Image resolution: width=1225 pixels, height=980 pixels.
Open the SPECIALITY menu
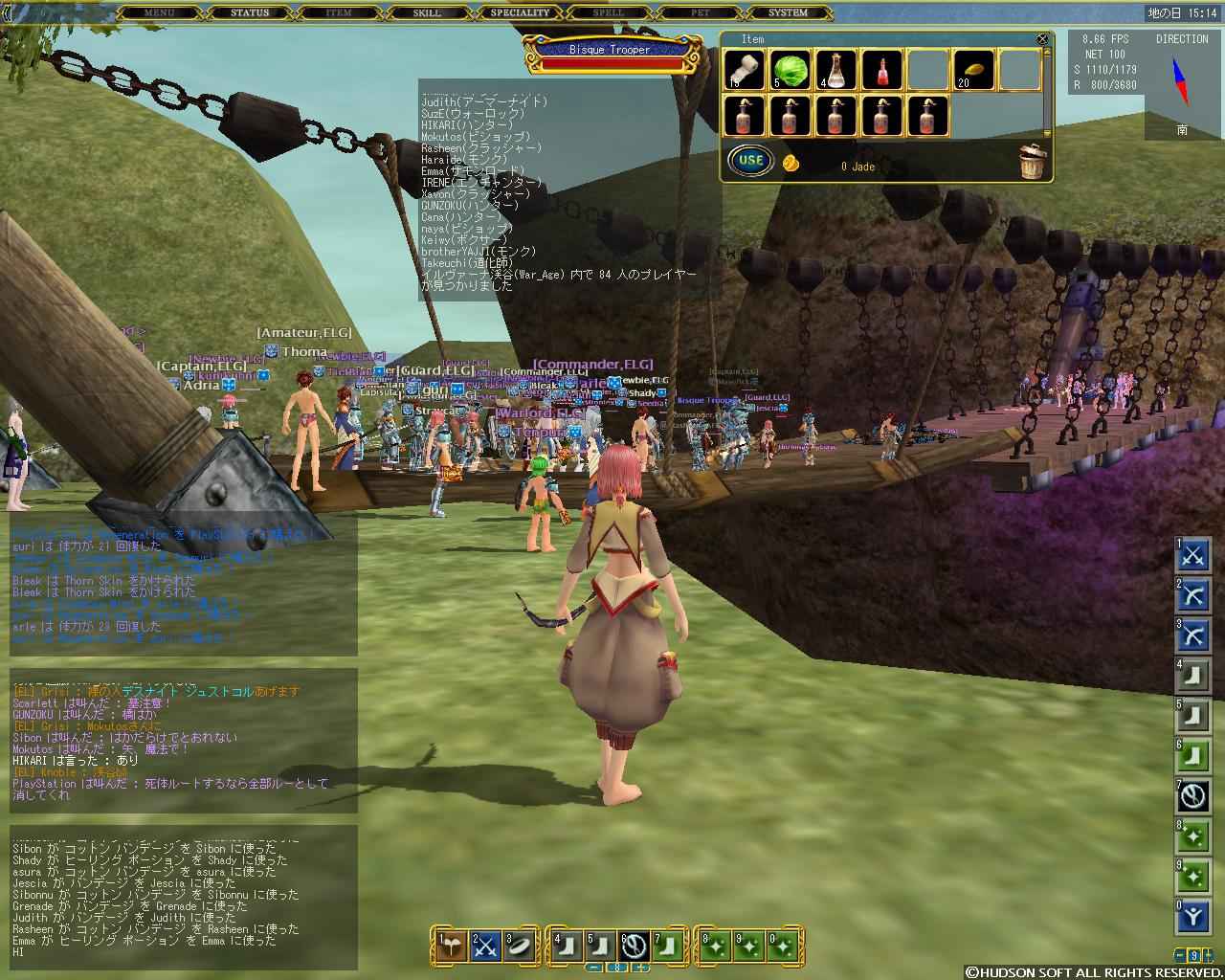(520, 12)
